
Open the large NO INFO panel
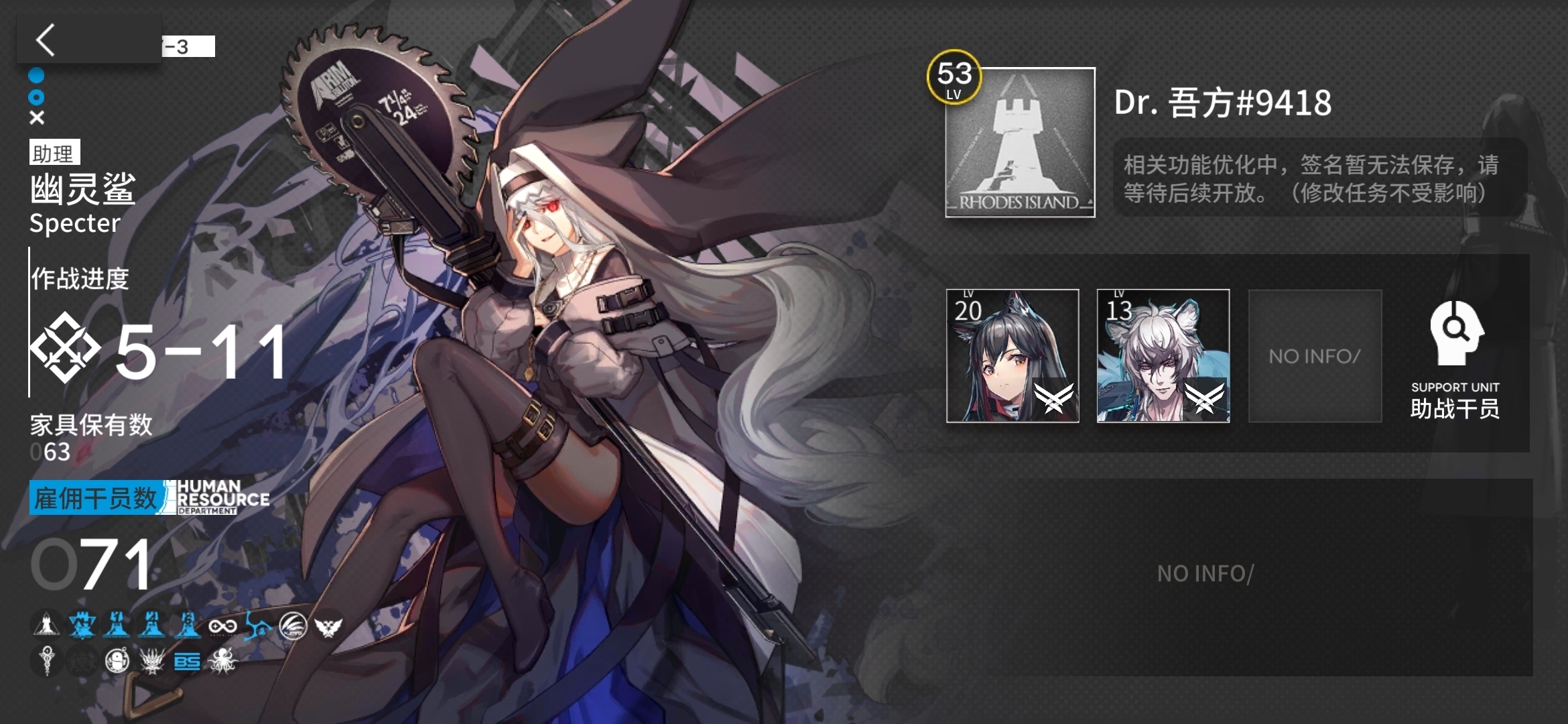(1205, 575)
